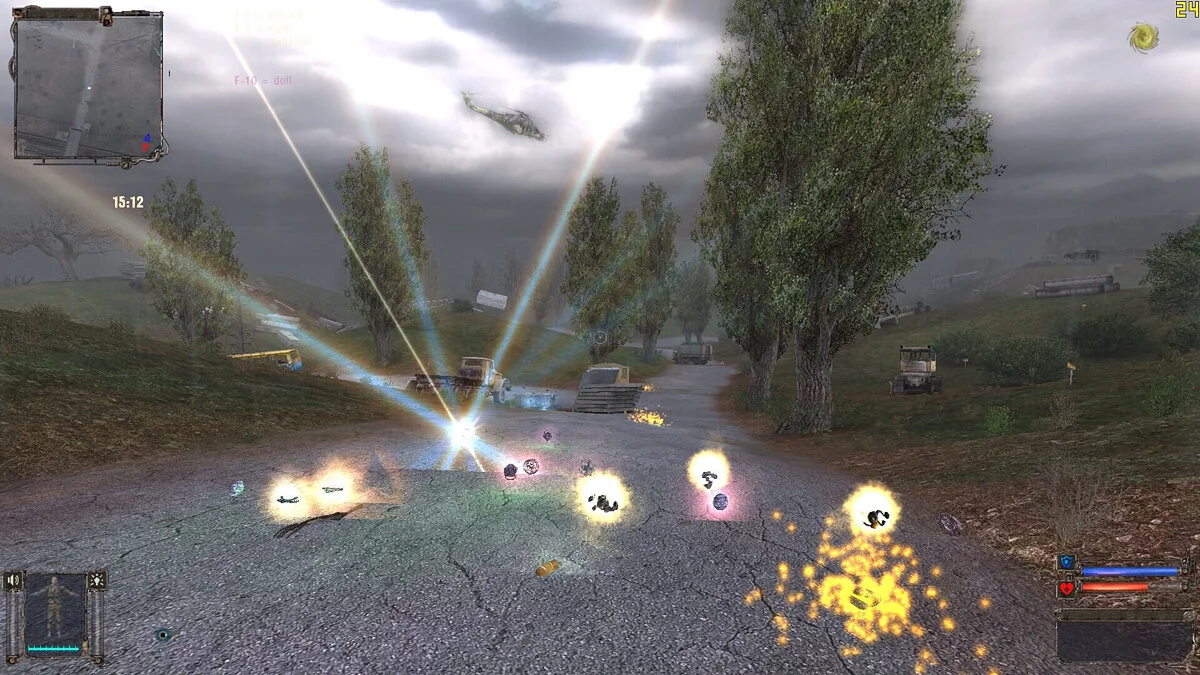Click the compass arrow on the minimap

tap(148, 142)
